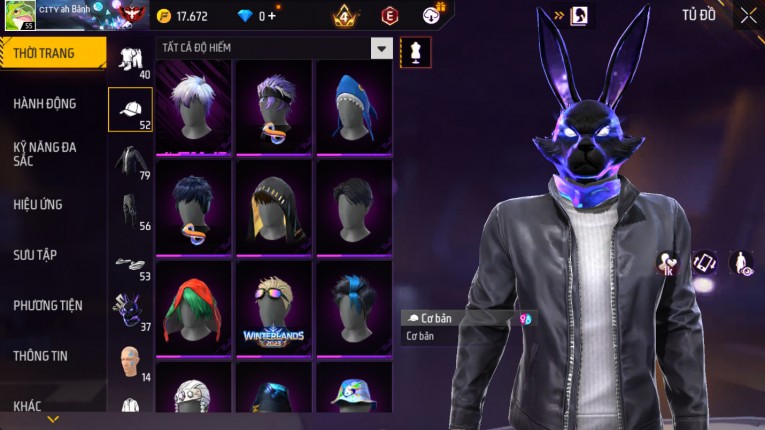
Task: Click the player avatar profile picture
Action: 20,16
